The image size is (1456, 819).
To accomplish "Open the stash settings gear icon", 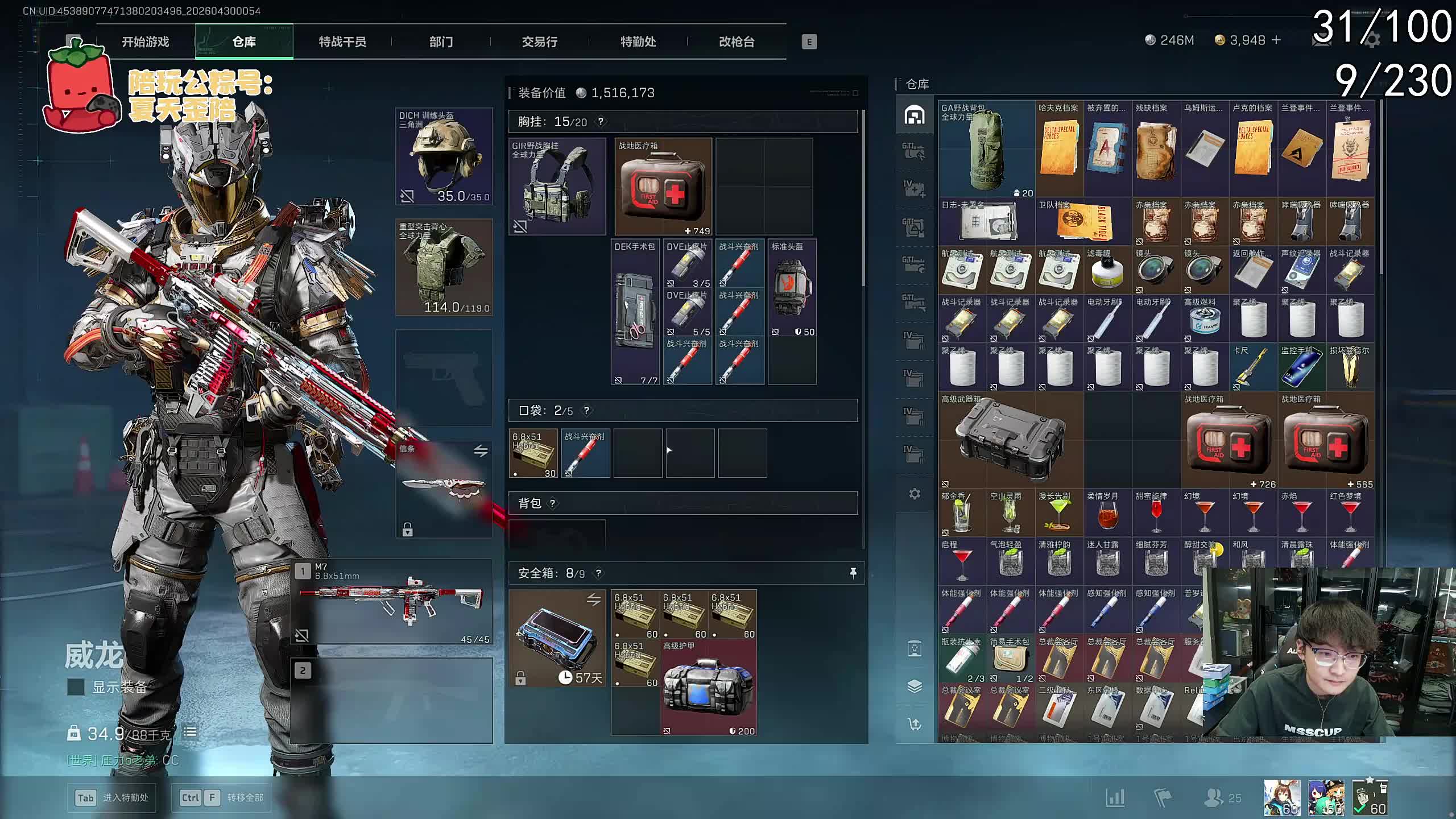I will click(x=915, y=494).
